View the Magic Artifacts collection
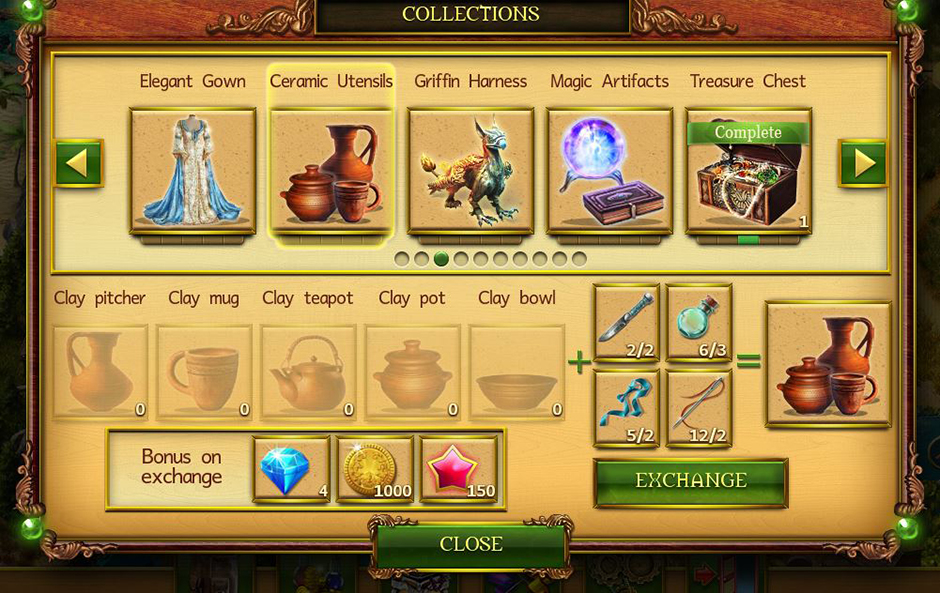 [x=609, y=171]
